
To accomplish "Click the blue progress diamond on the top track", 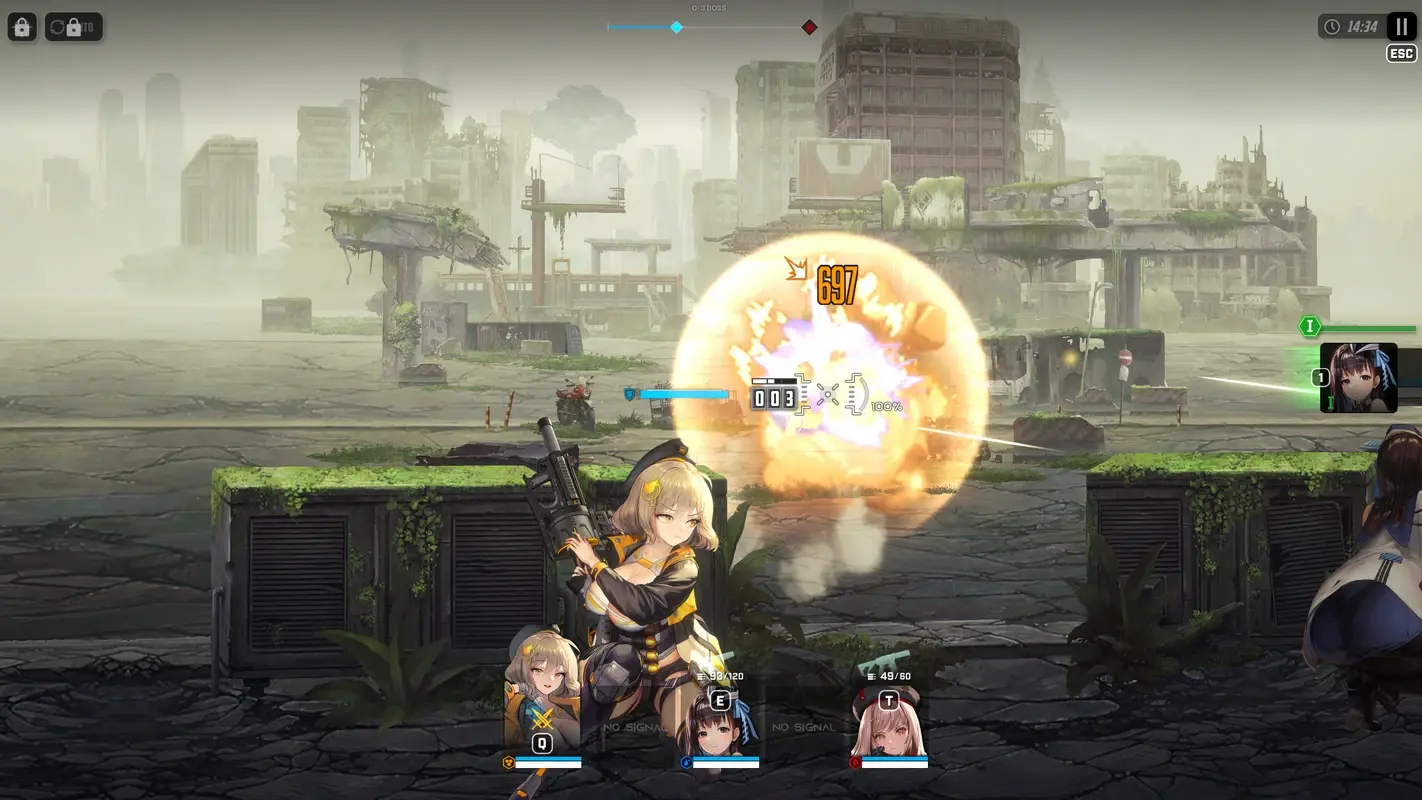I will tap(676, 27).
